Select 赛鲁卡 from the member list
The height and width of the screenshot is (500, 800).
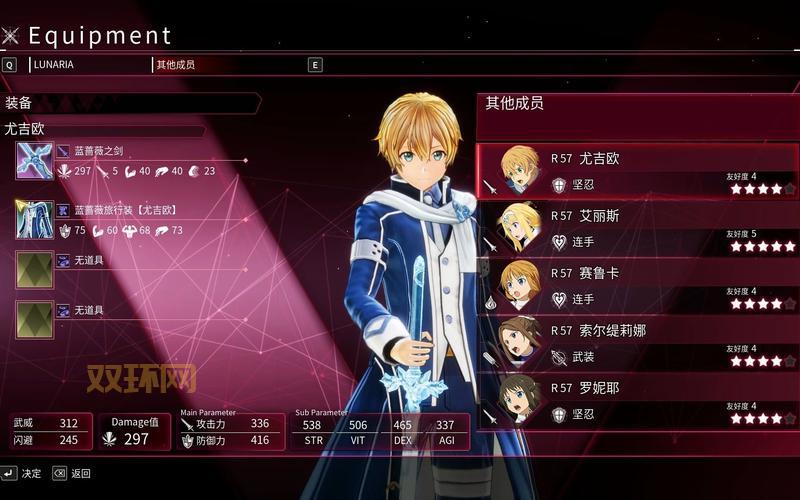pos(637,285)
